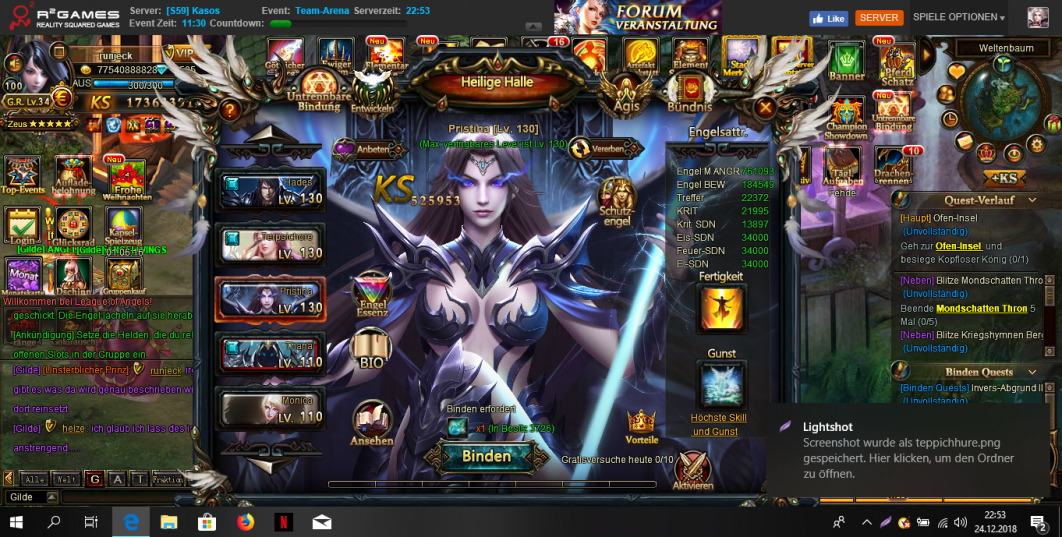
Task: Open the Ansehen book icon
Action: click(371, 422)
